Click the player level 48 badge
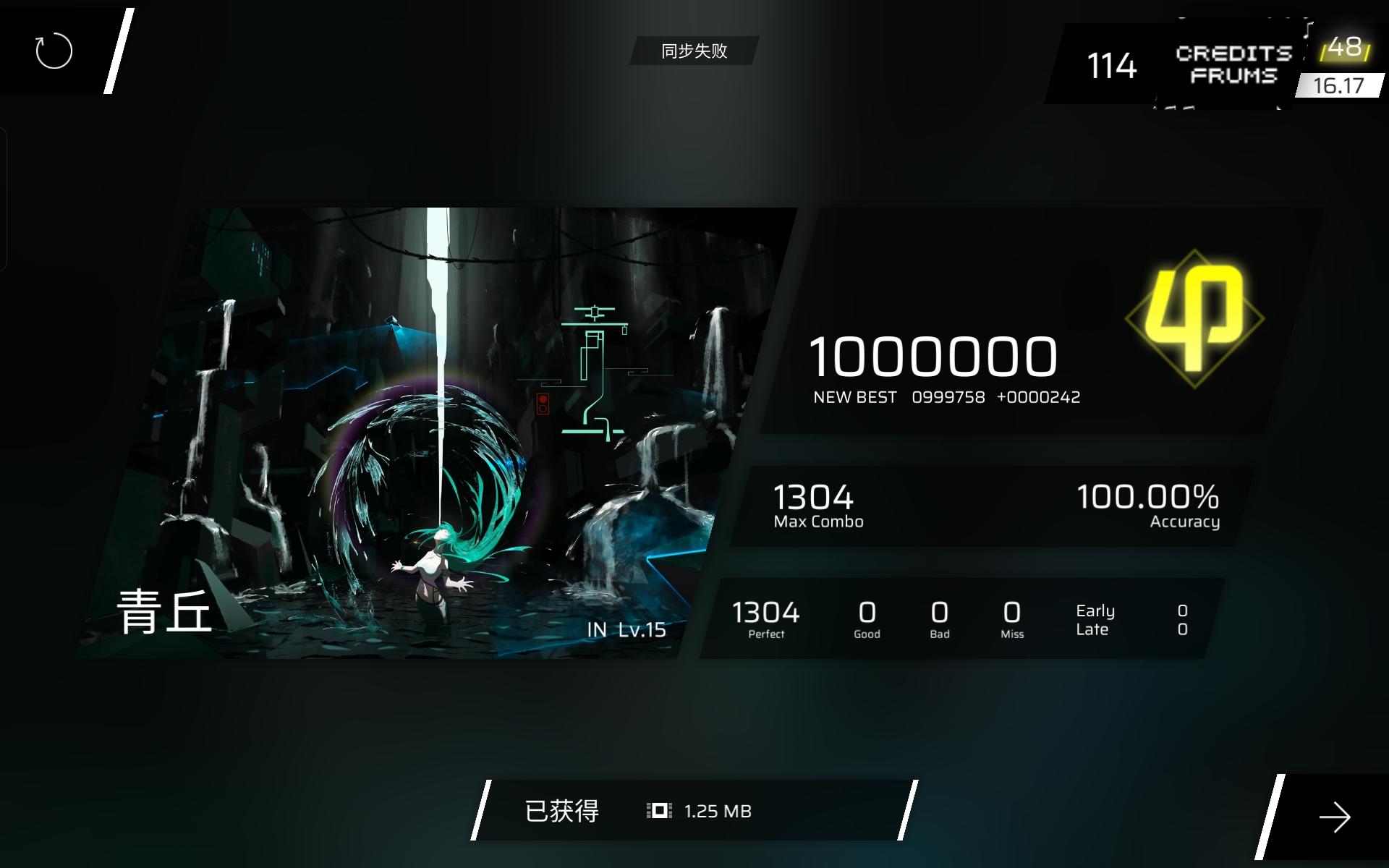 click(x=1344, y=49)
